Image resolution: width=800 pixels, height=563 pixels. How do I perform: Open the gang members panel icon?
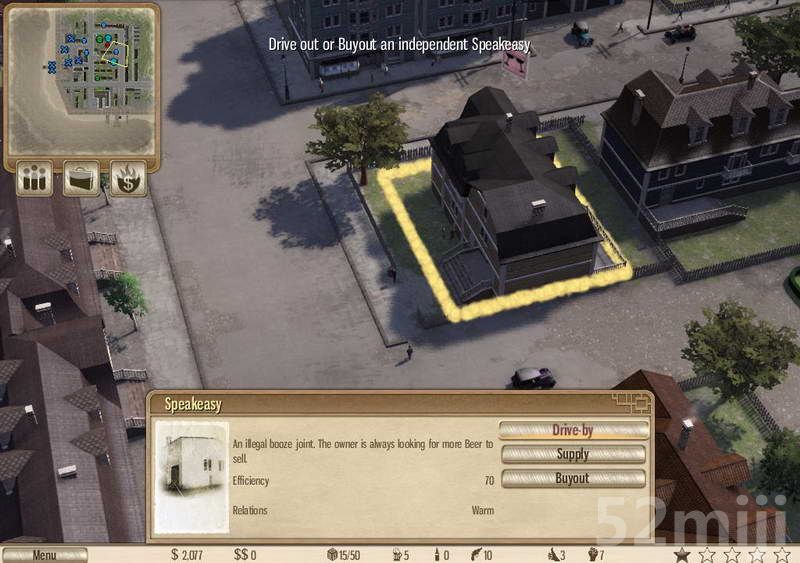coord(35,179)
